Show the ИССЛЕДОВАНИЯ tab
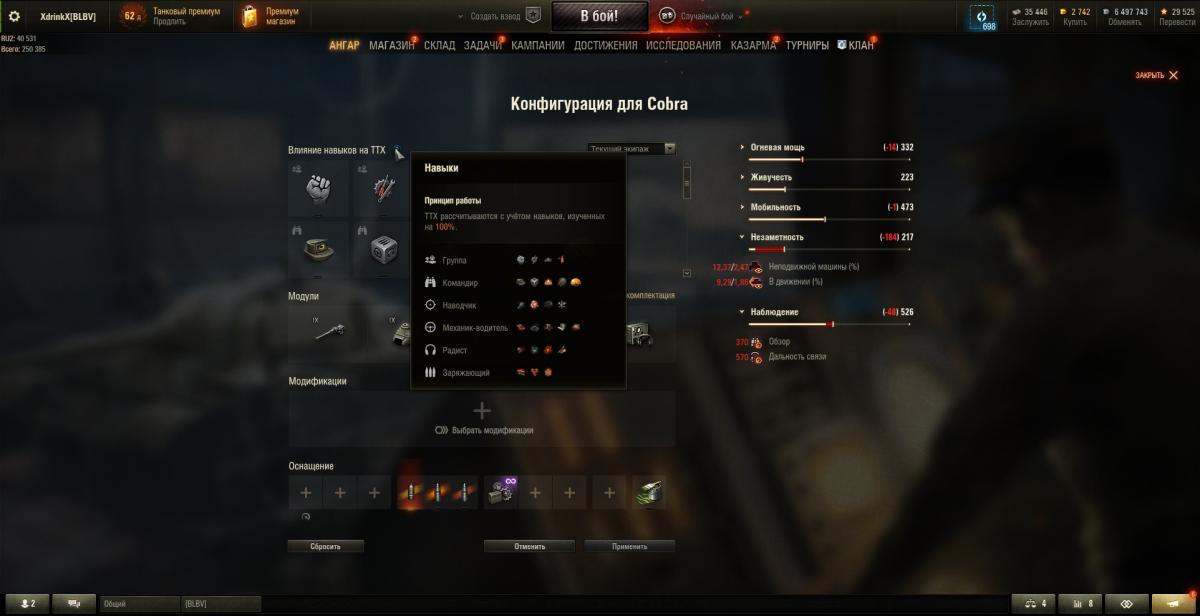Screen dimensions: 1200x616 click(683, 45)
